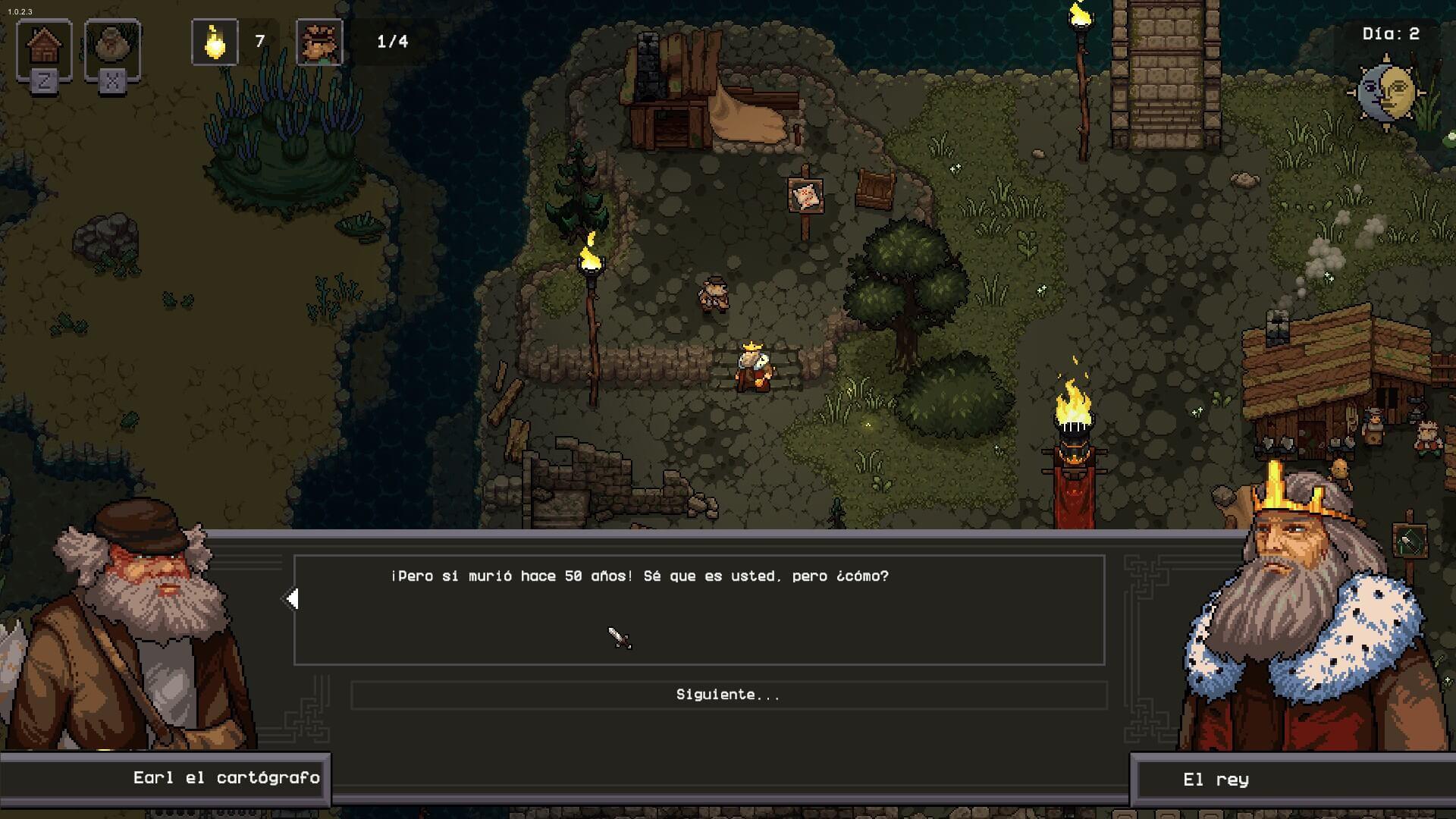The image size is (1456, 819).
Task: Open the house build menu icon
Action: [44, 47]
